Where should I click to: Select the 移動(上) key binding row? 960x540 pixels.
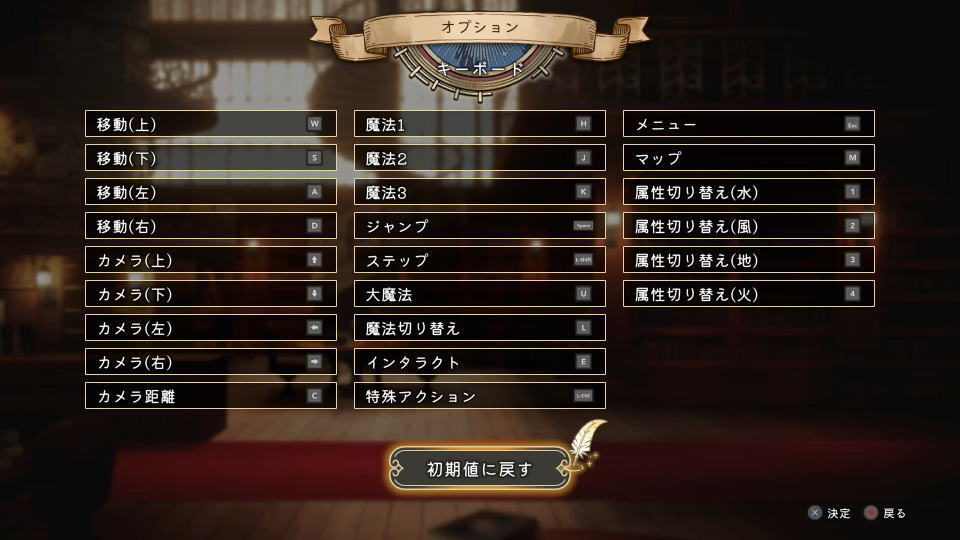[x=210, y=124]
